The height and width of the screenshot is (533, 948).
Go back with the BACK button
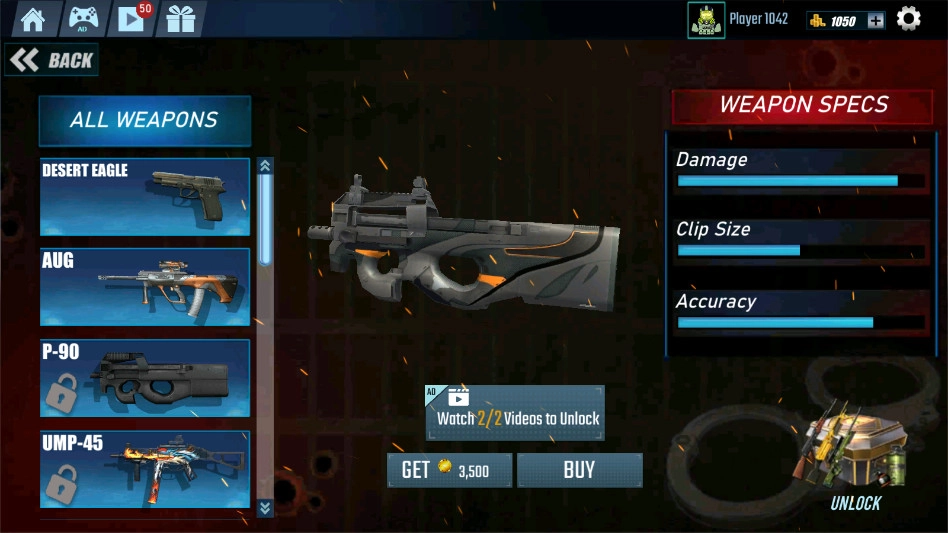[x=52, y=60]
